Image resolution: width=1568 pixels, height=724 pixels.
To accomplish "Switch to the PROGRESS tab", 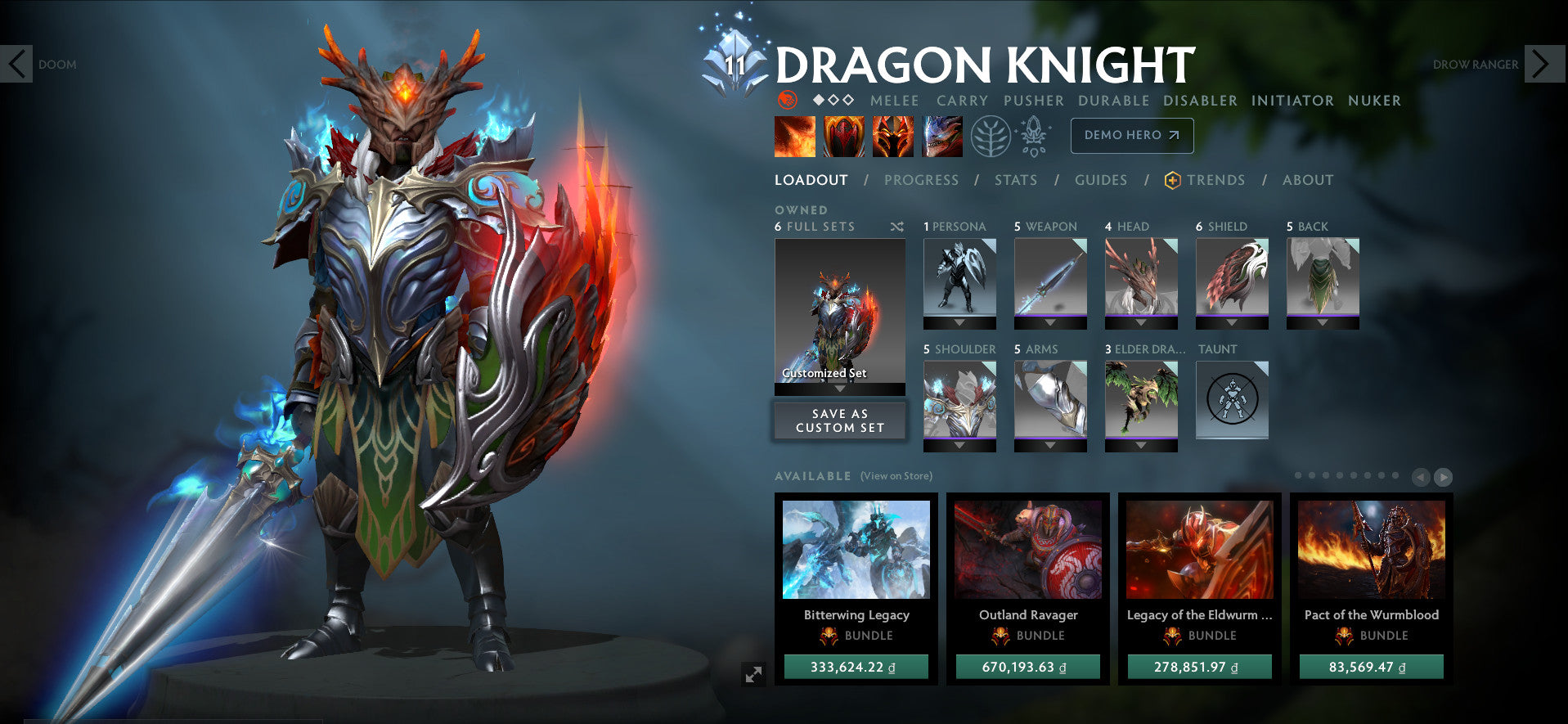I will (x=921, y=180).
